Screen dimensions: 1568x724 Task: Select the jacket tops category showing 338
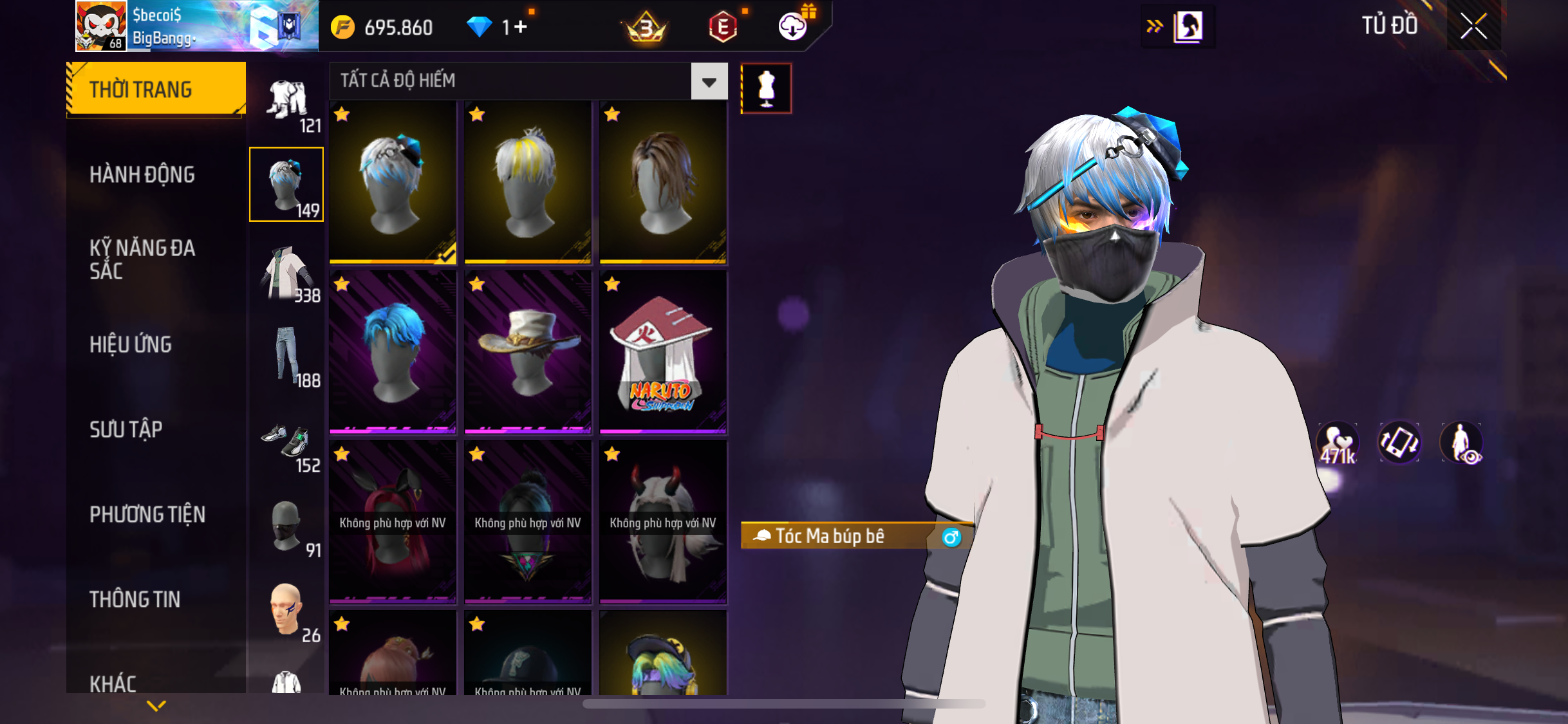(287, 274)
